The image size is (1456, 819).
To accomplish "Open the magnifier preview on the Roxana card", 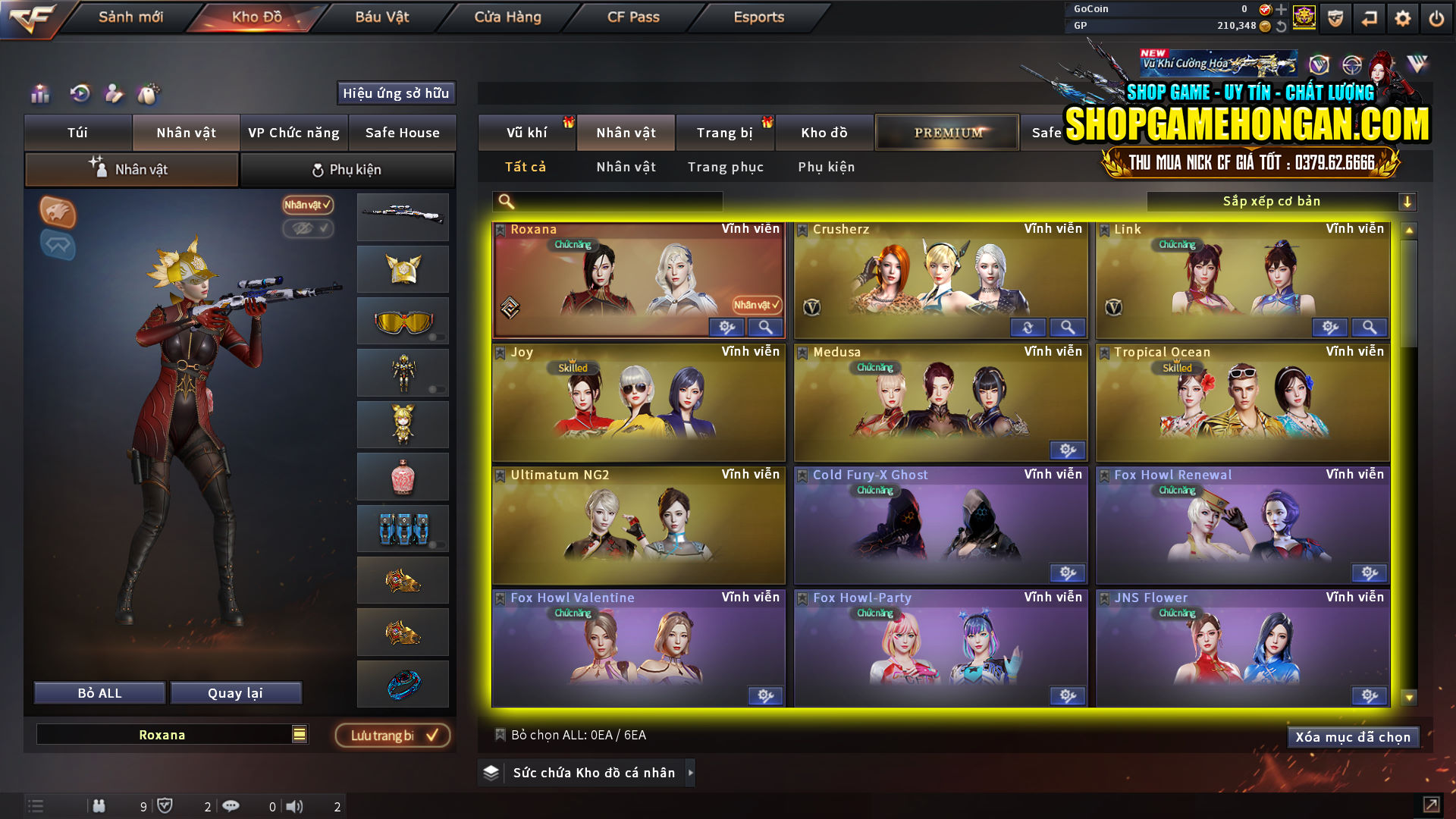I will pyautogui.click(x=765, y=327).
